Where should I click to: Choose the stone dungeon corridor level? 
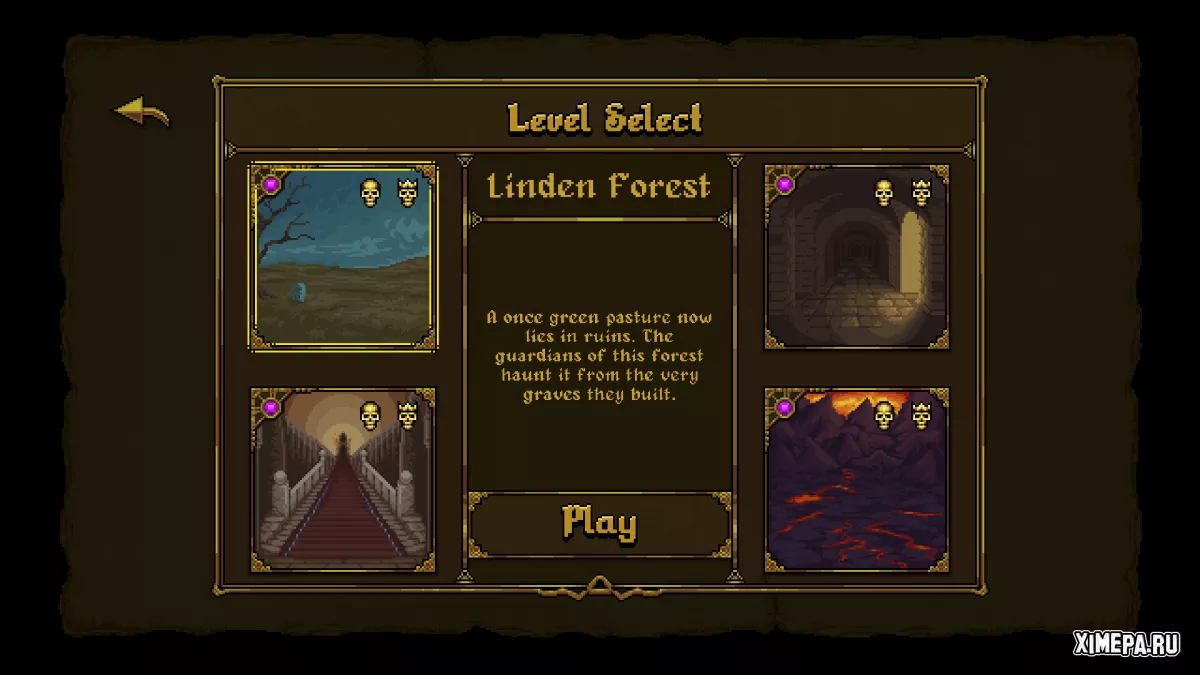point(856,257)
